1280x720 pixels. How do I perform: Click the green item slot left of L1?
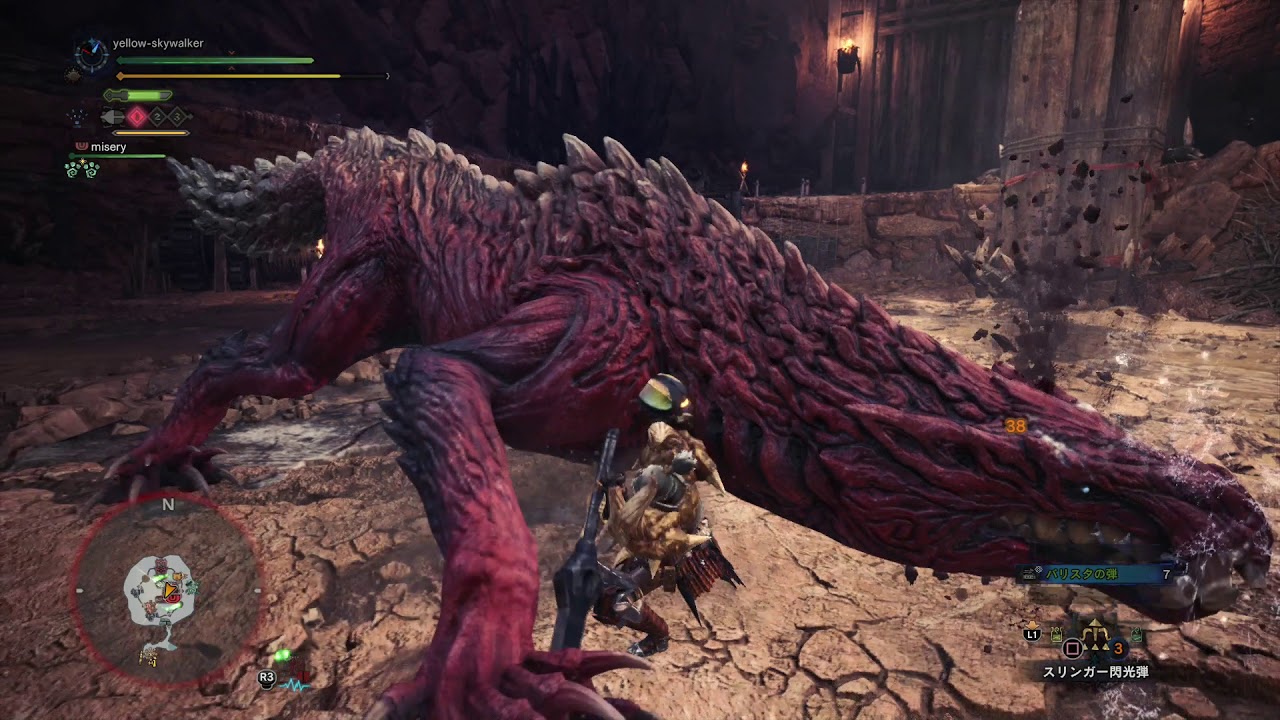(1055, 634)
